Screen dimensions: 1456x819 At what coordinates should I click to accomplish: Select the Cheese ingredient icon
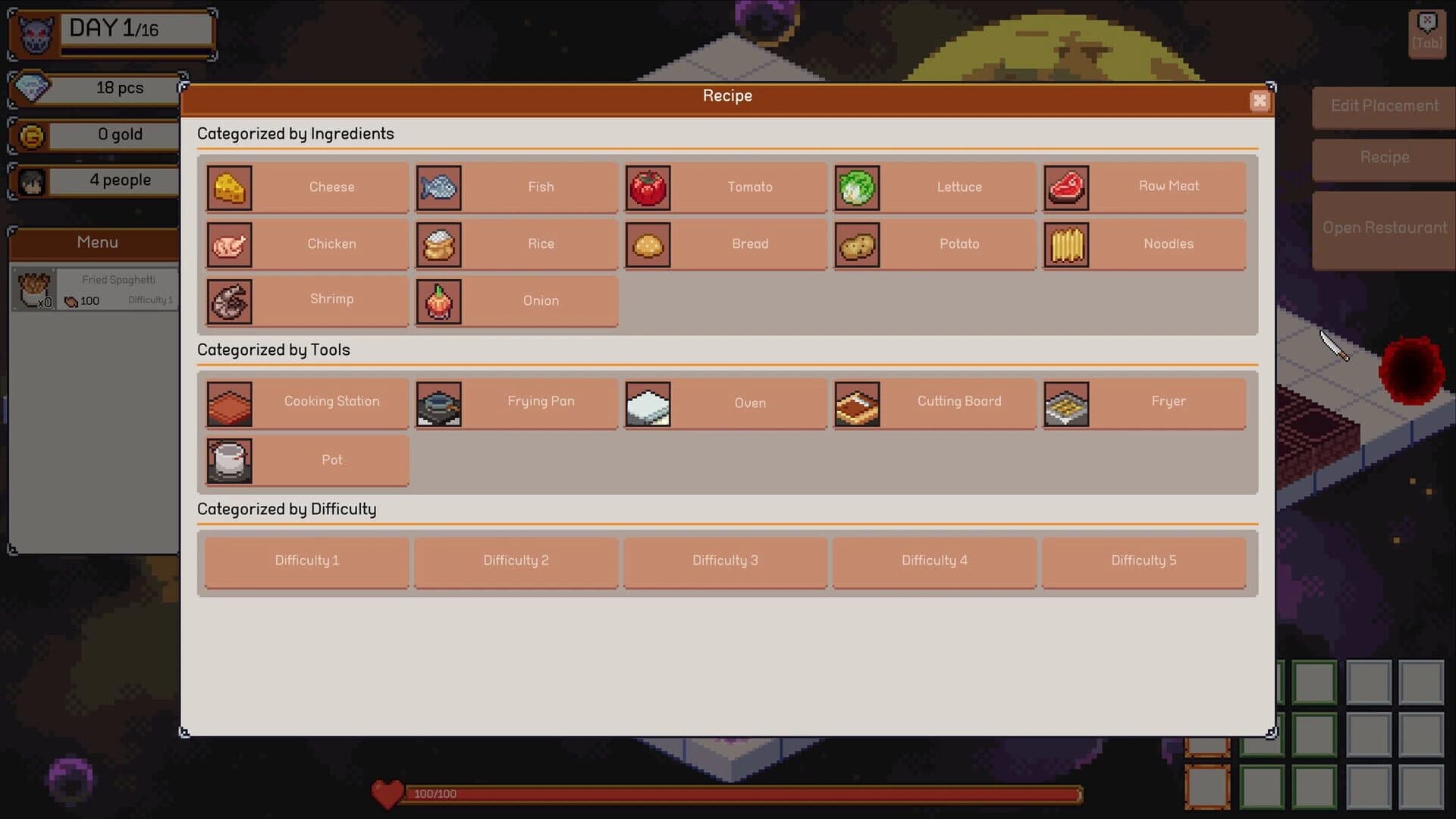pyautogui.click(x=229, y=187)
